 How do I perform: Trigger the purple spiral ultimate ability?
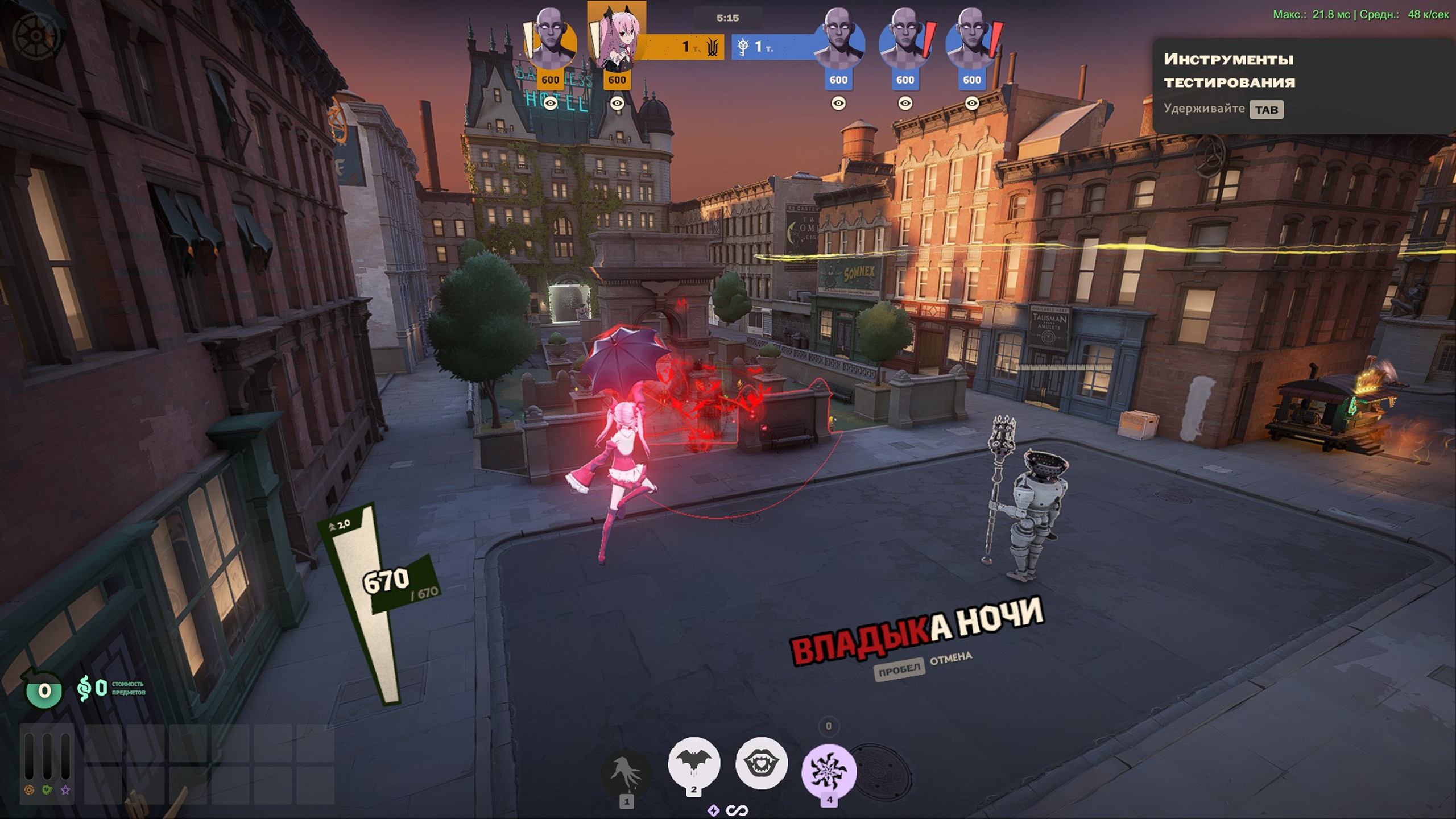(829, 771)
